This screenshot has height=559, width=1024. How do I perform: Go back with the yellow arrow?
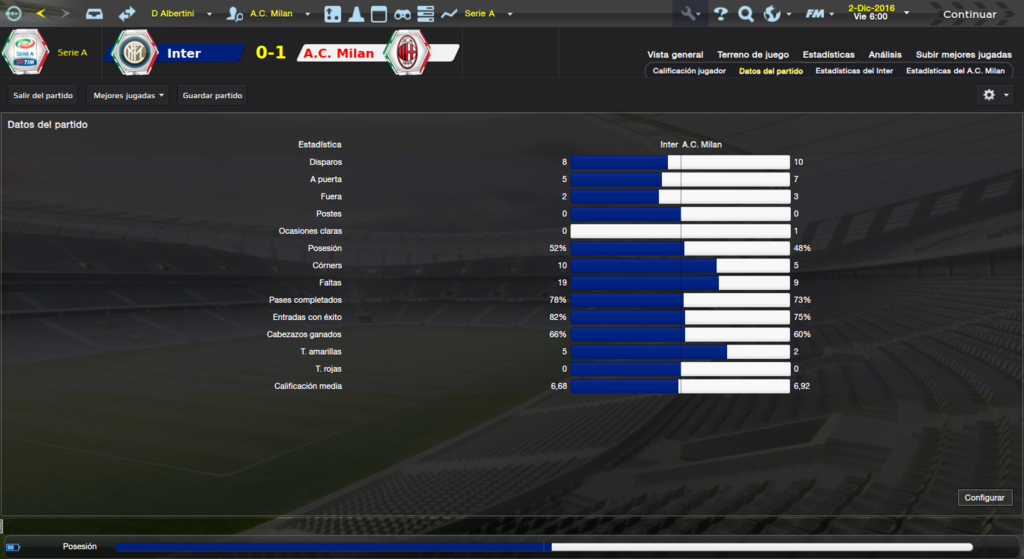point(41,14)
